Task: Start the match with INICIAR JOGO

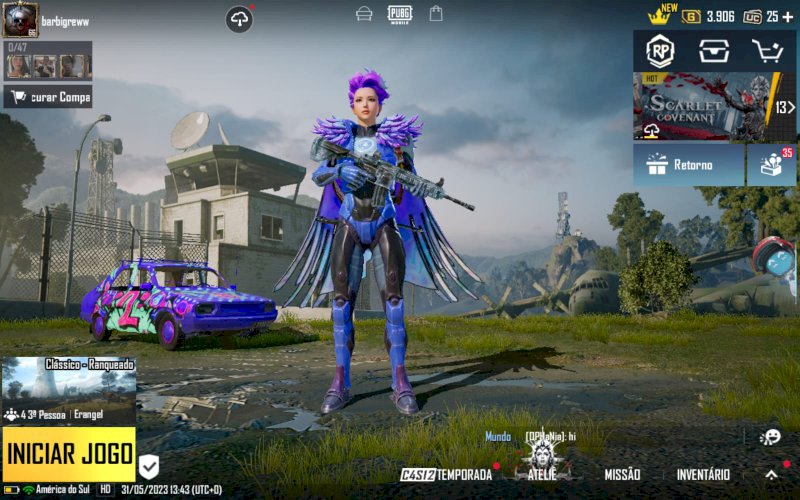Action: point(69,455)
